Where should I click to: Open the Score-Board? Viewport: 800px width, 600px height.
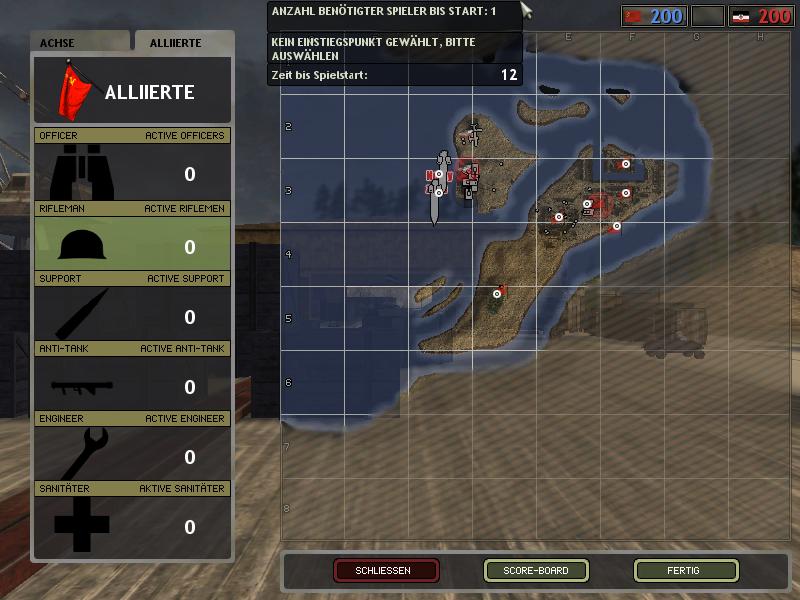pyautogui.click(x=536, y=571)
